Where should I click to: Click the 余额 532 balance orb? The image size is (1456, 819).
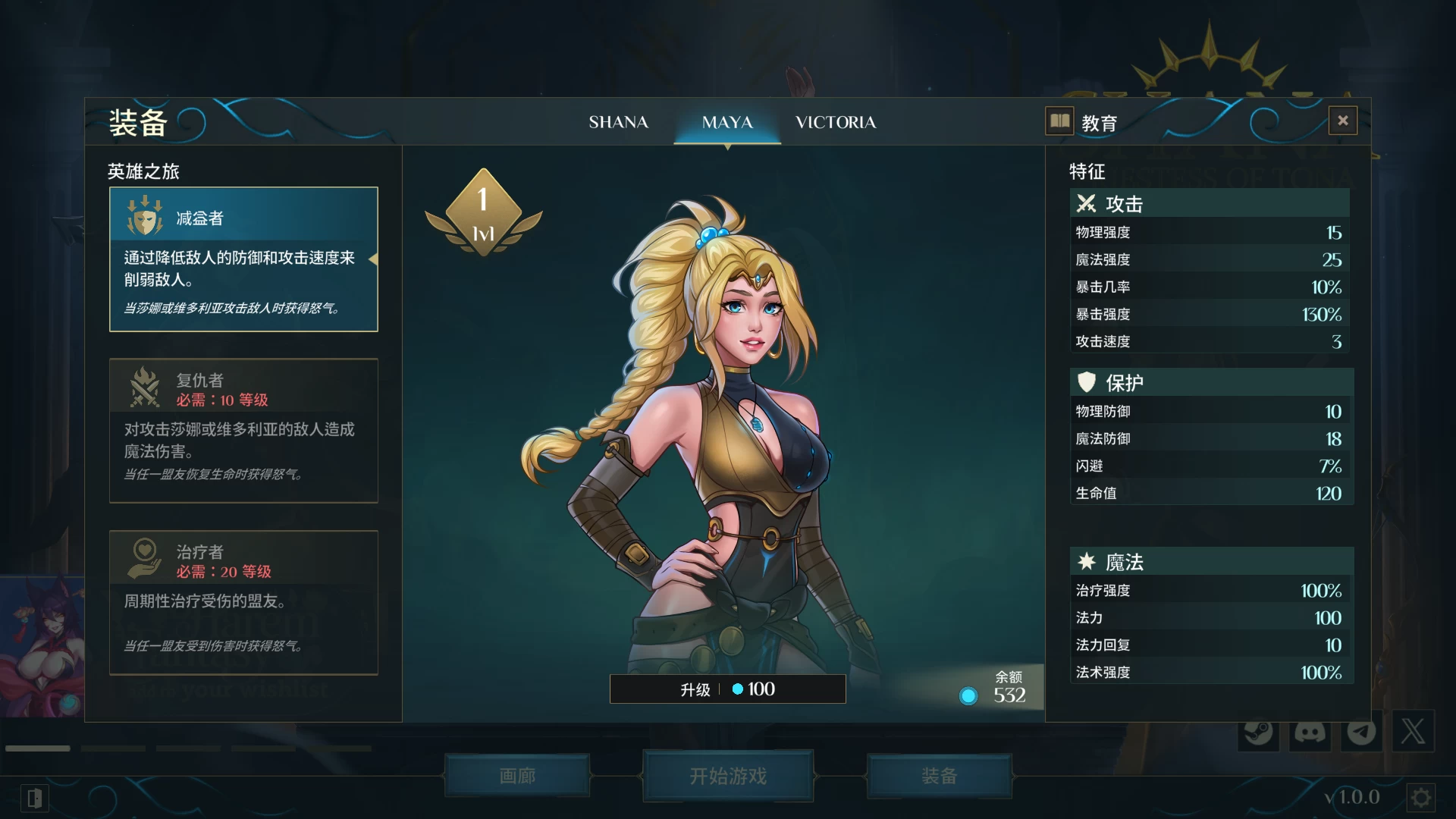(x=968, y=695)
